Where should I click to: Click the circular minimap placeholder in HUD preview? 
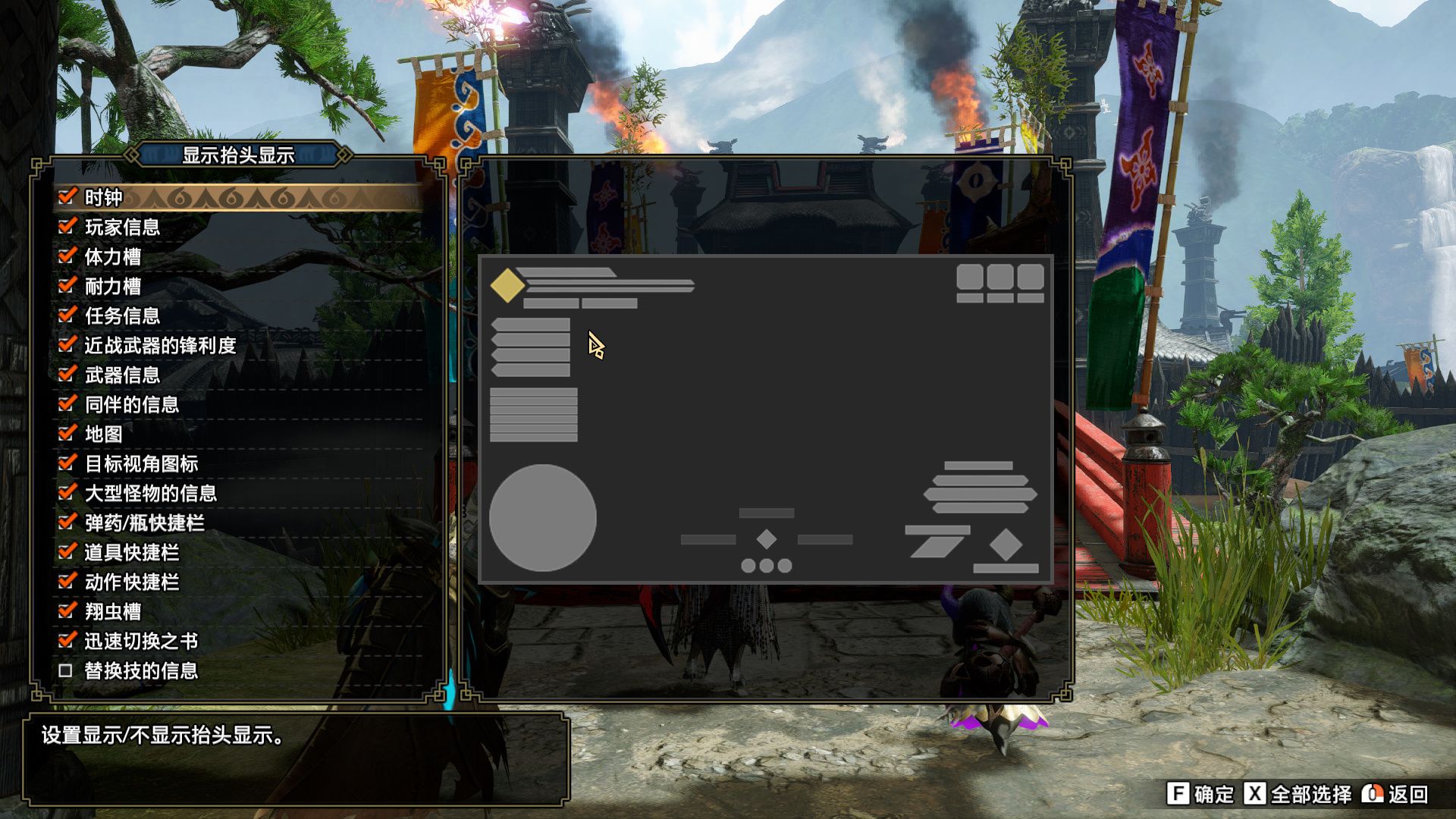(x=542, y=517)
